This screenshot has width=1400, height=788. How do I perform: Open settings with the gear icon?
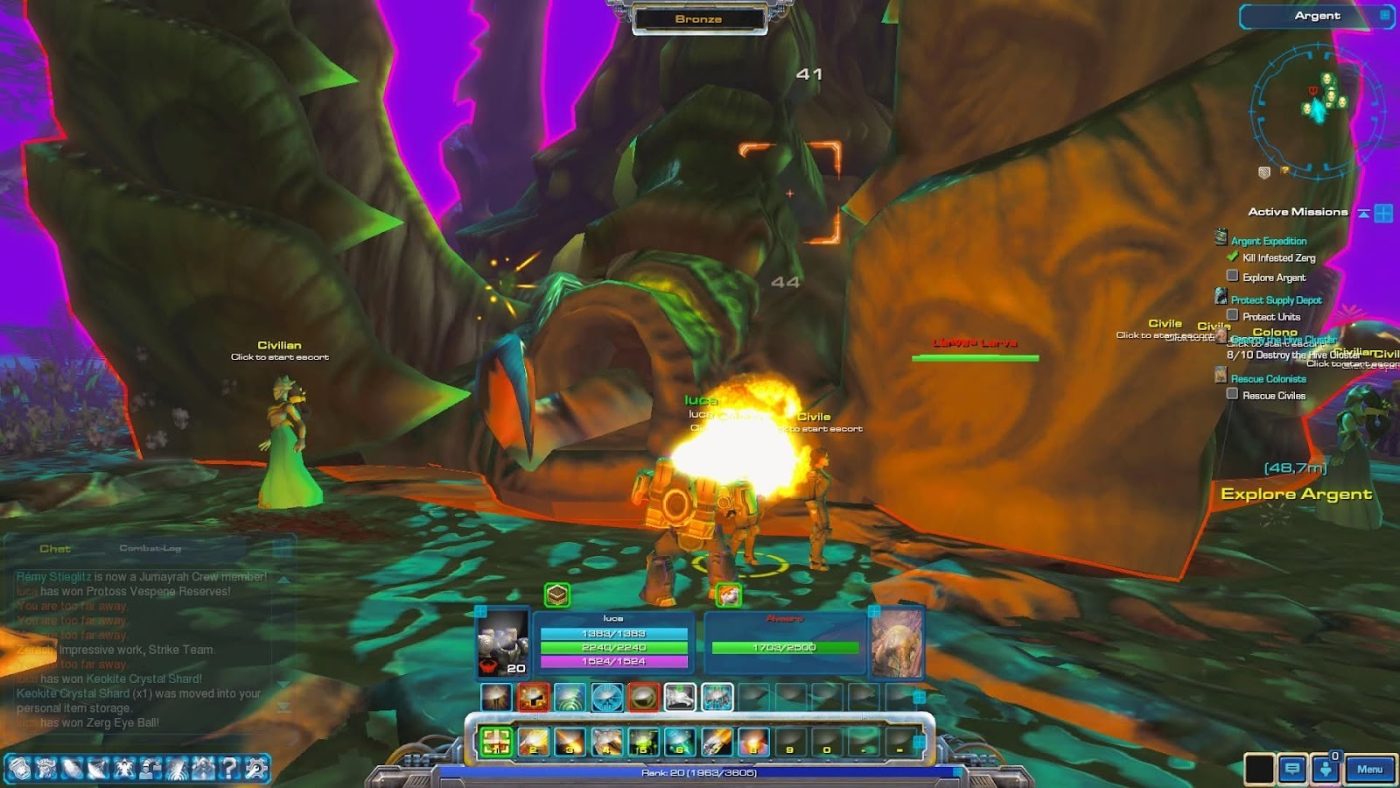(256, 769)
